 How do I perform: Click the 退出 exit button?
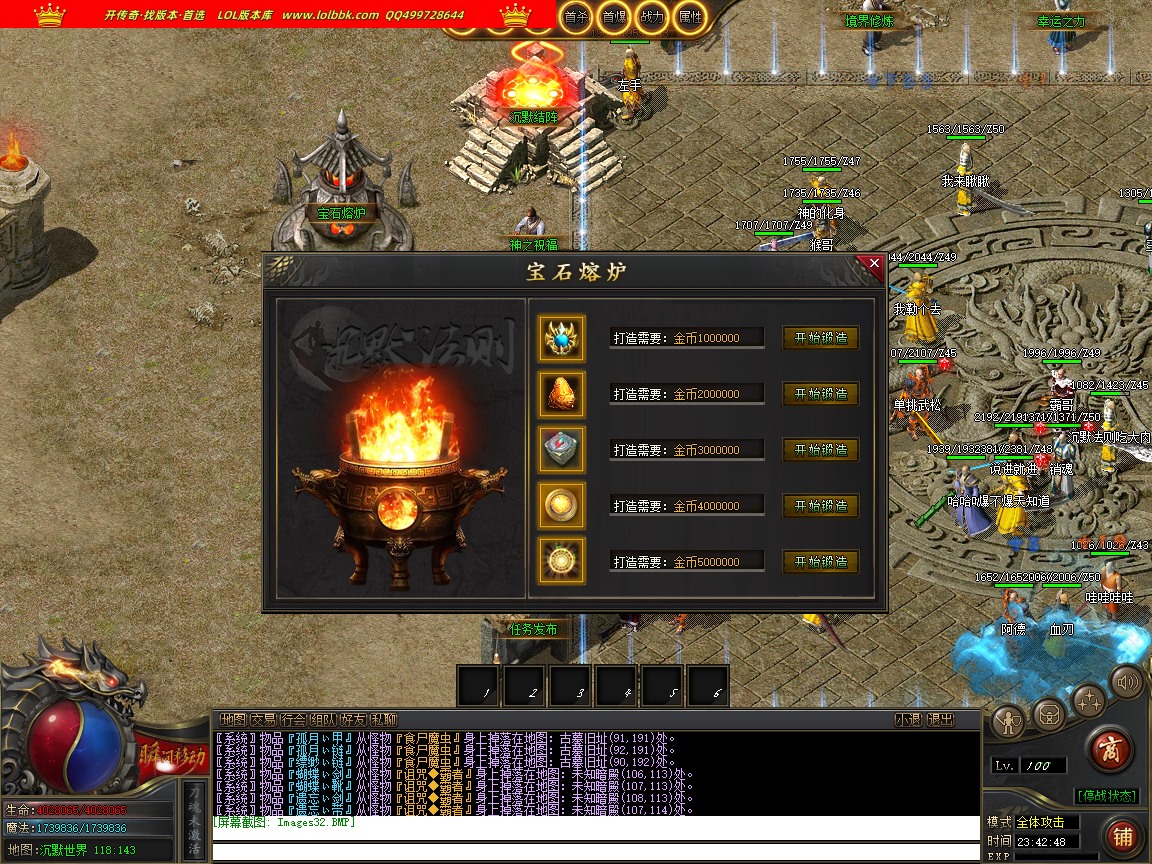(x=940, y=719)
